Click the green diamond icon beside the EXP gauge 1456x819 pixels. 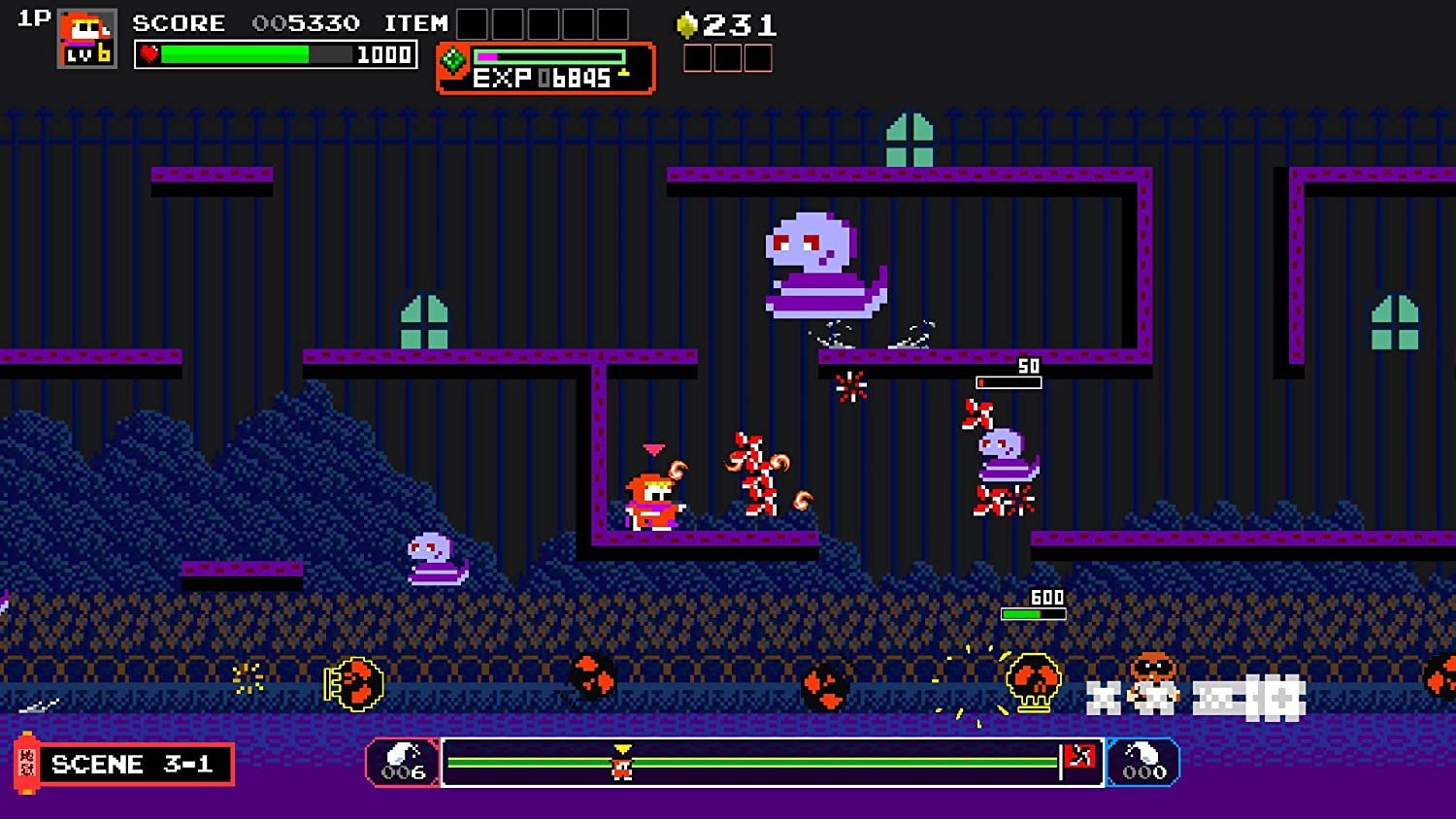[453, 59]
